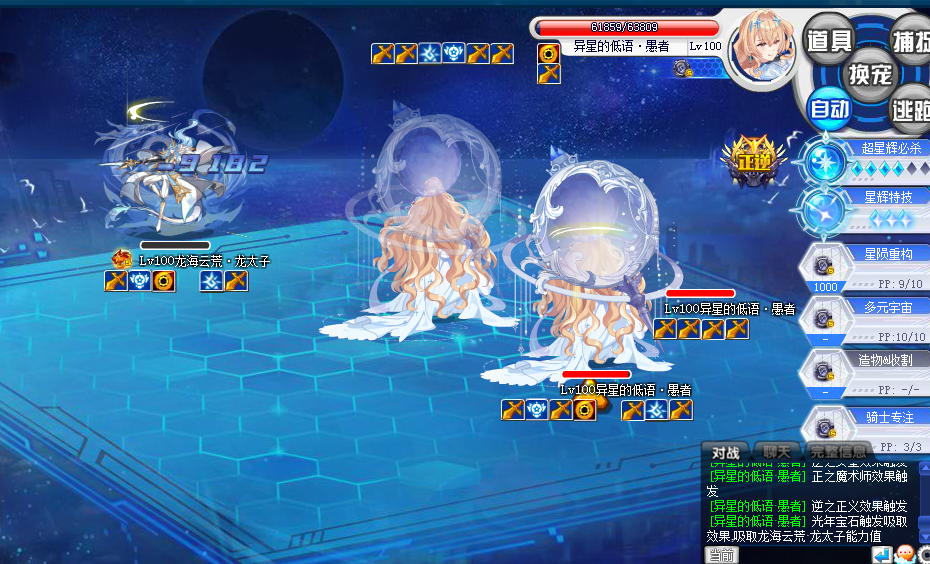The height and width of the screenshot is (564, 930).
Task: Switch to the 对战 battle log tab
Action: pyautogui.click(x=725, y=452)
